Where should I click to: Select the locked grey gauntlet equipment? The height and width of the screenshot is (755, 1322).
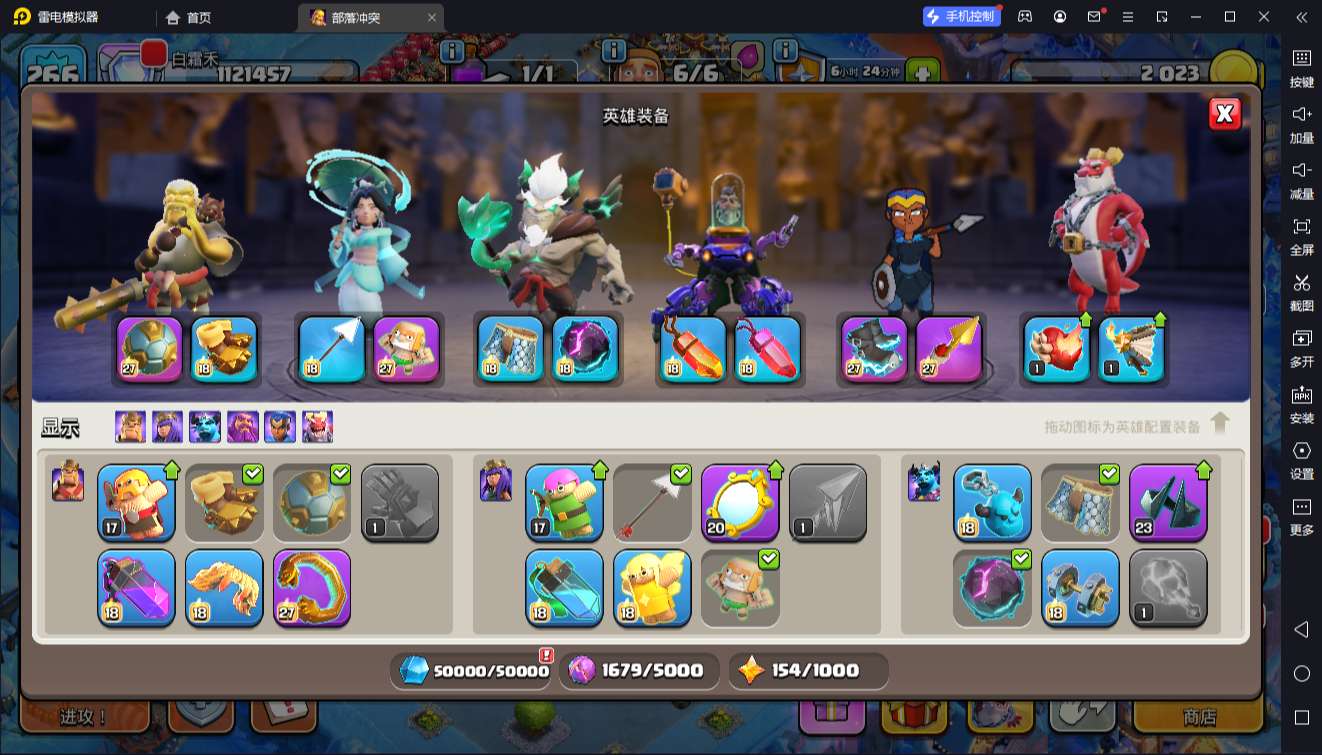point(400,502)
